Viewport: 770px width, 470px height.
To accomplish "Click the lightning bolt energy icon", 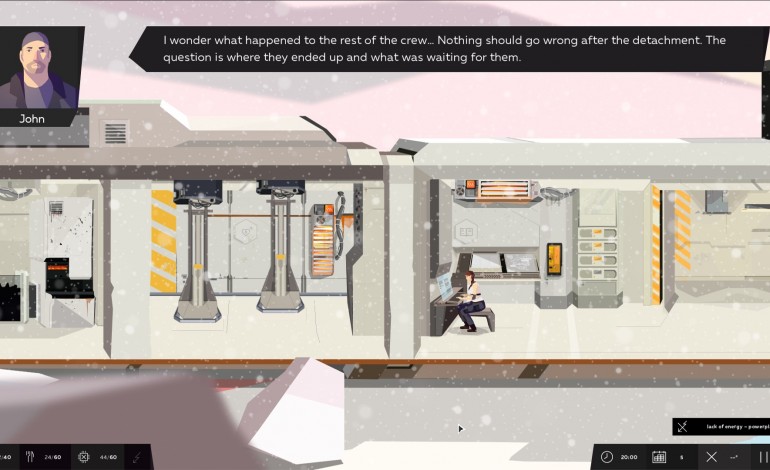I will (x=136, y=457).
